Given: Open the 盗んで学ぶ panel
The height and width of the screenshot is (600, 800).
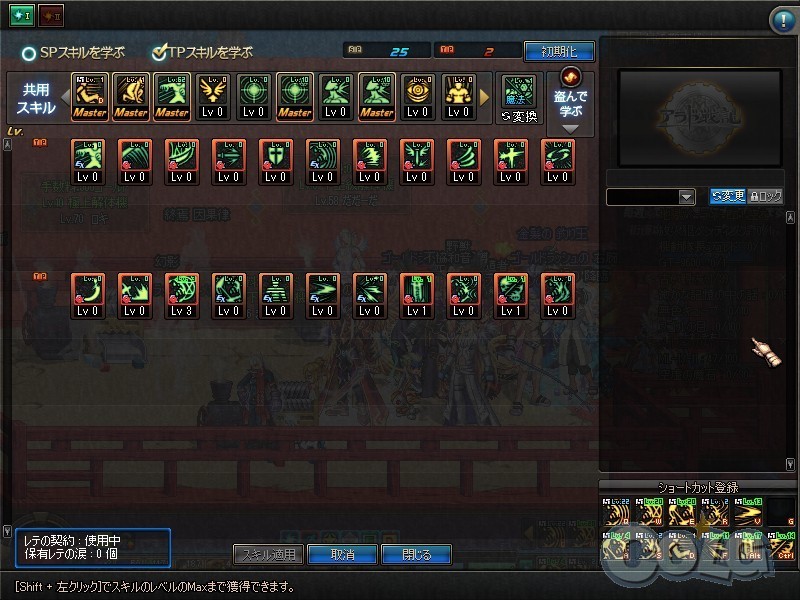Looking at the screenshot, I should point(572,98).
